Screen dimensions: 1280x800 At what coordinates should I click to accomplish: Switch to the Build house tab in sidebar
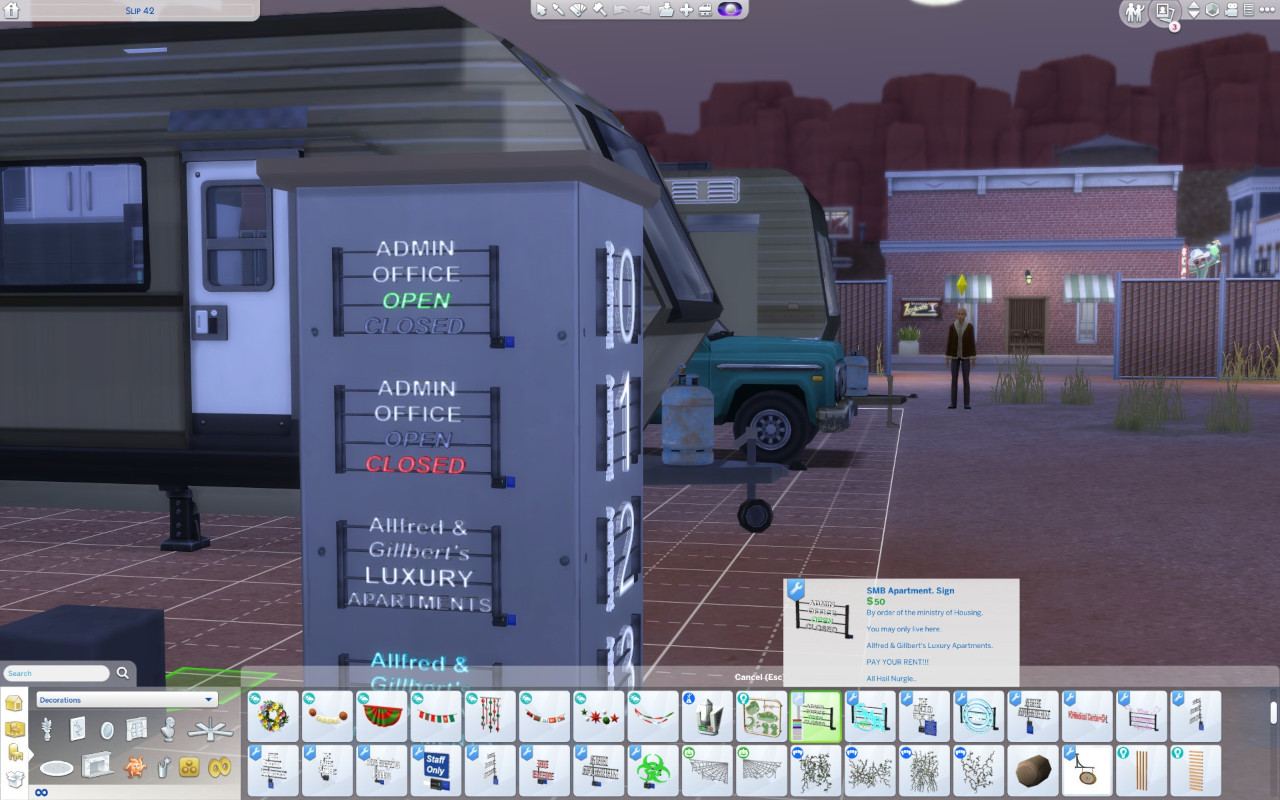[13, 703]
